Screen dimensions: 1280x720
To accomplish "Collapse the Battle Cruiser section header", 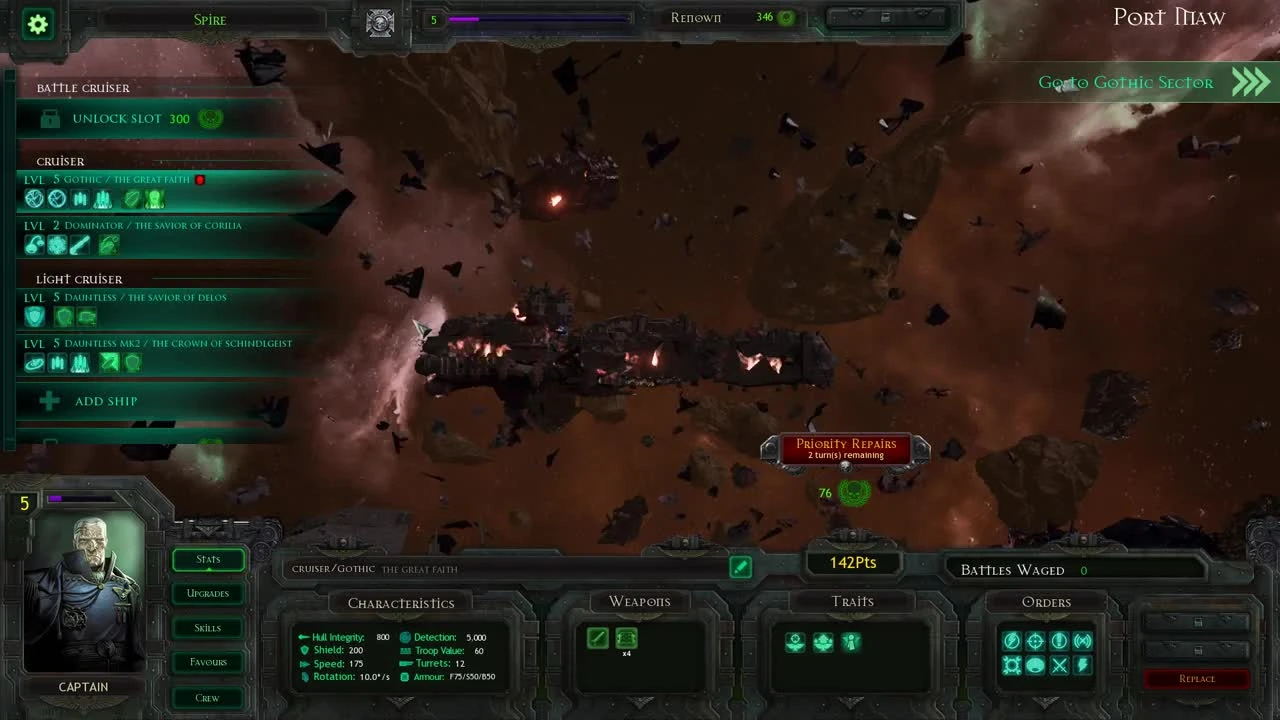I will pyautogui.click(x=83, y=88).
